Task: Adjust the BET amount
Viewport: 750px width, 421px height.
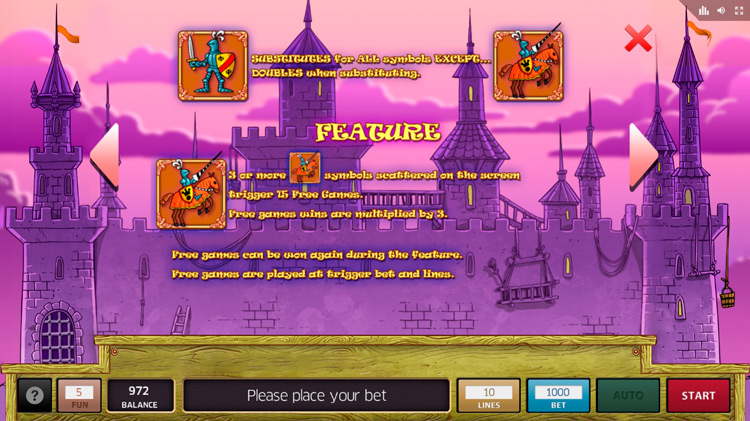Action: point(558,395)
